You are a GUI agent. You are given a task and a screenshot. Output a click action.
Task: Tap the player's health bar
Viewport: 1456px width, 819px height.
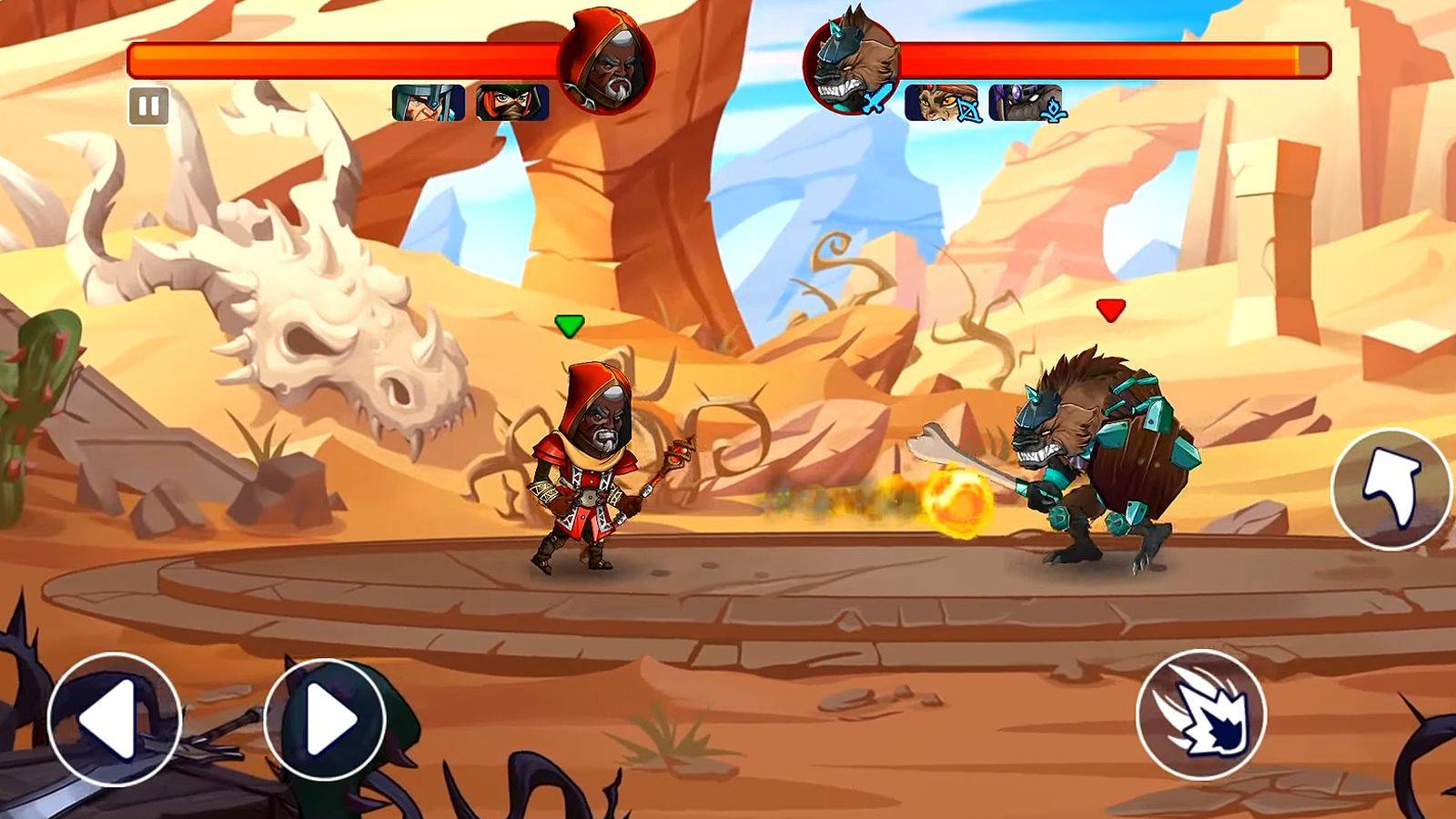[346, 56]
